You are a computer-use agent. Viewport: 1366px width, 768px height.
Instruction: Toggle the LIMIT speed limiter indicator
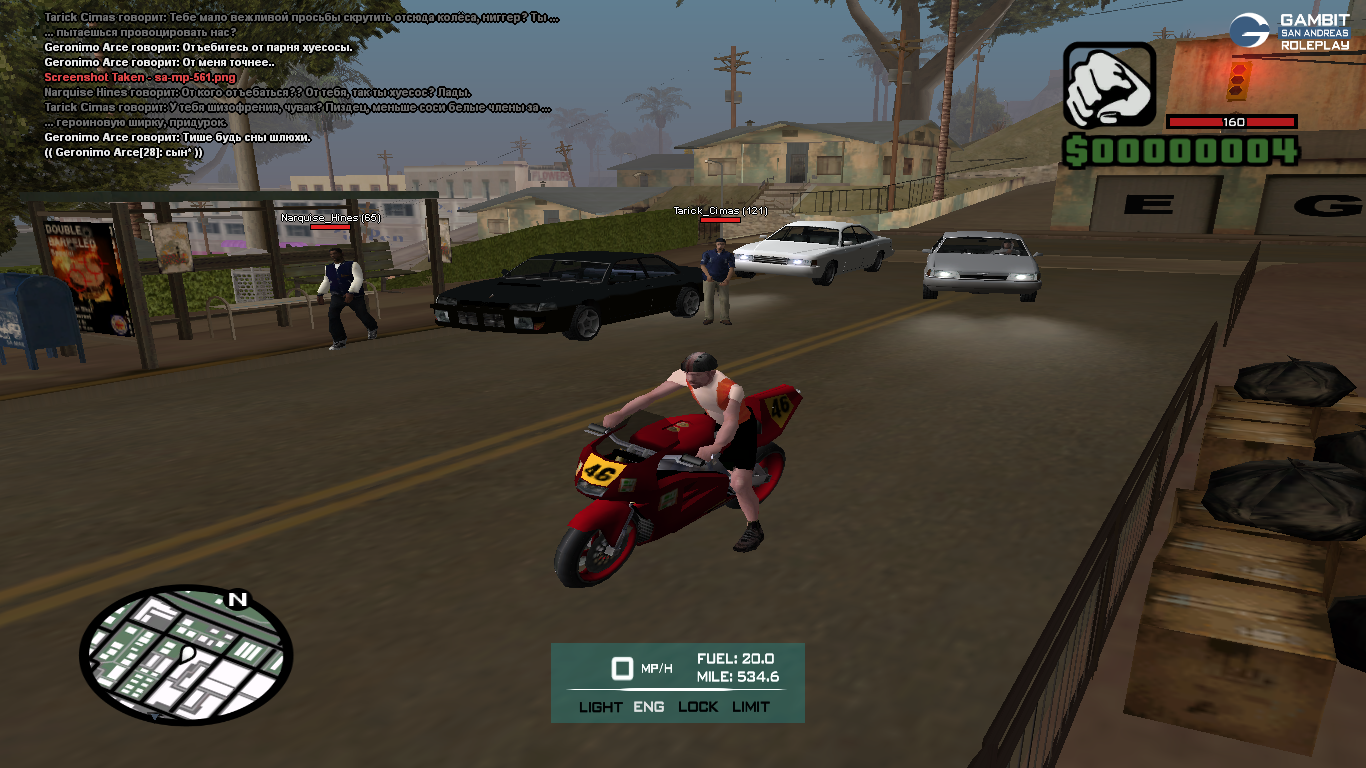pos(751,707)
